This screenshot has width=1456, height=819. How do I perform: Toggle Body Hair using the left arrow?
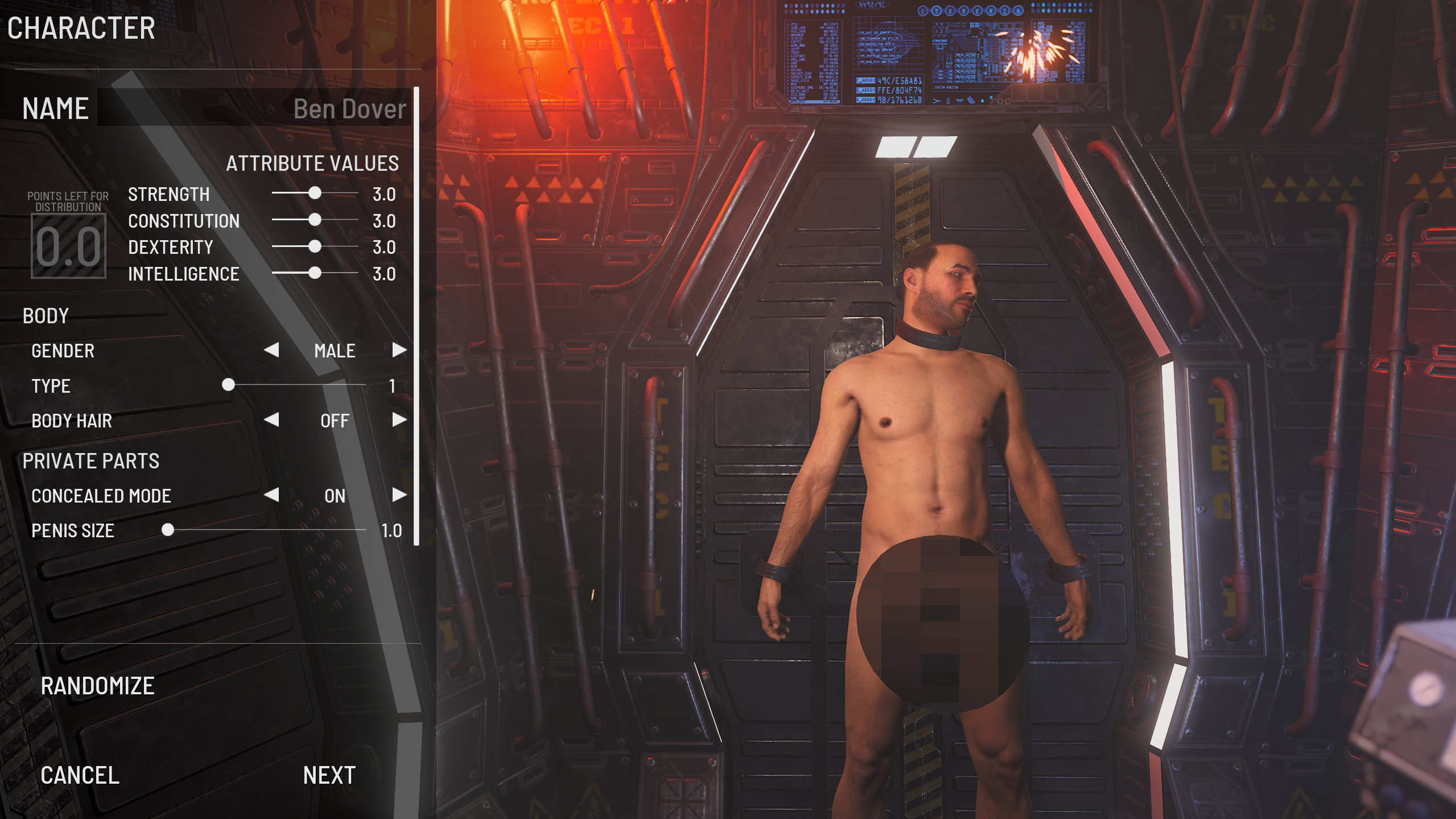coord(272,420)
